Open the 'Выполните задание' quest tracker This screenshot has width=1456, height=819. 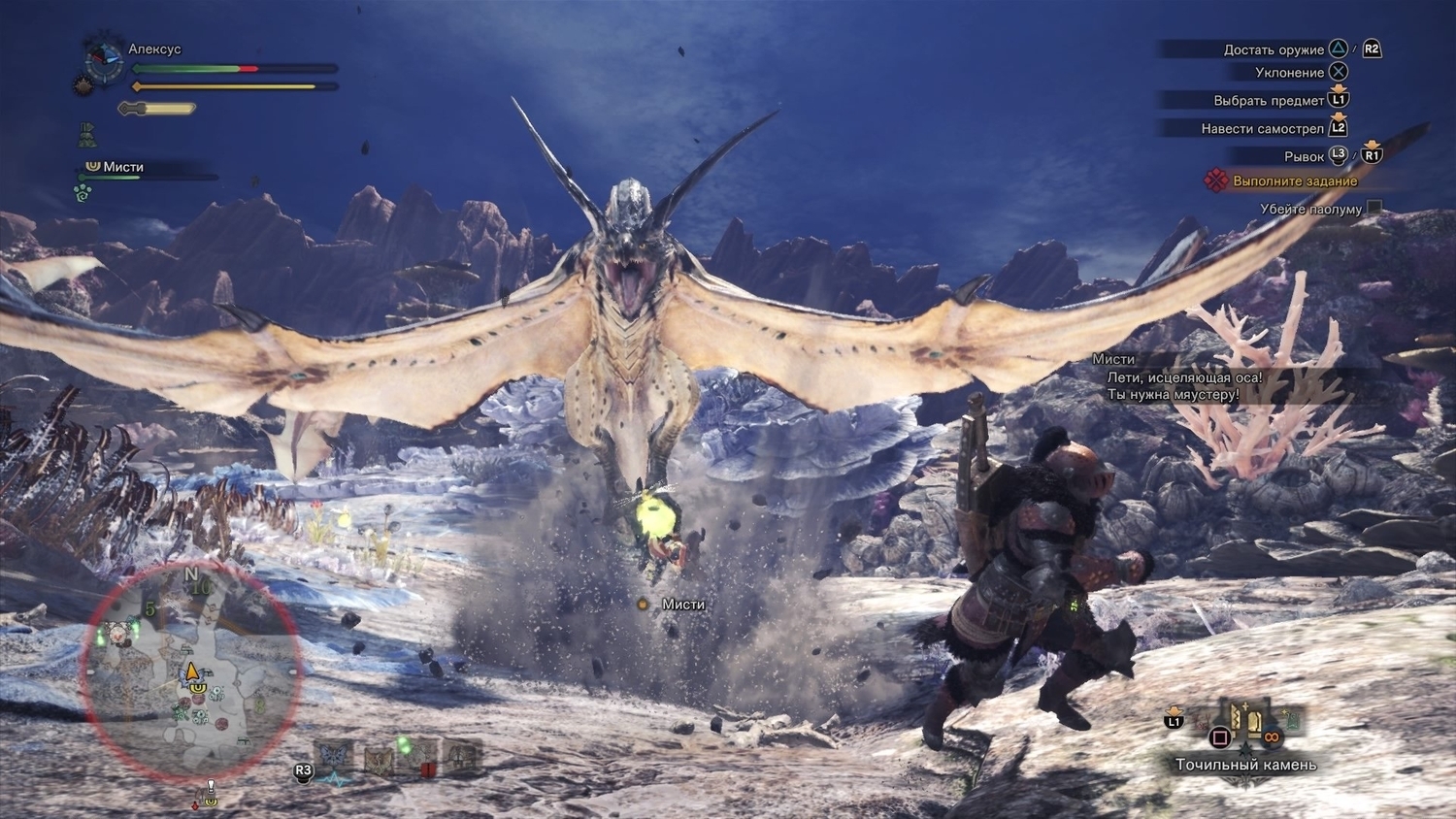point(1294,181)
